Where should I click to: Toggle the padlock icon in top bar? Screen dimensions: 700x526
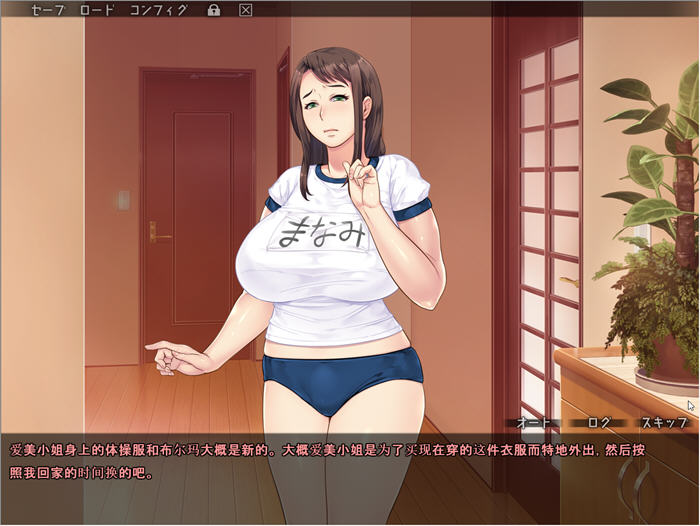(213, 10)
